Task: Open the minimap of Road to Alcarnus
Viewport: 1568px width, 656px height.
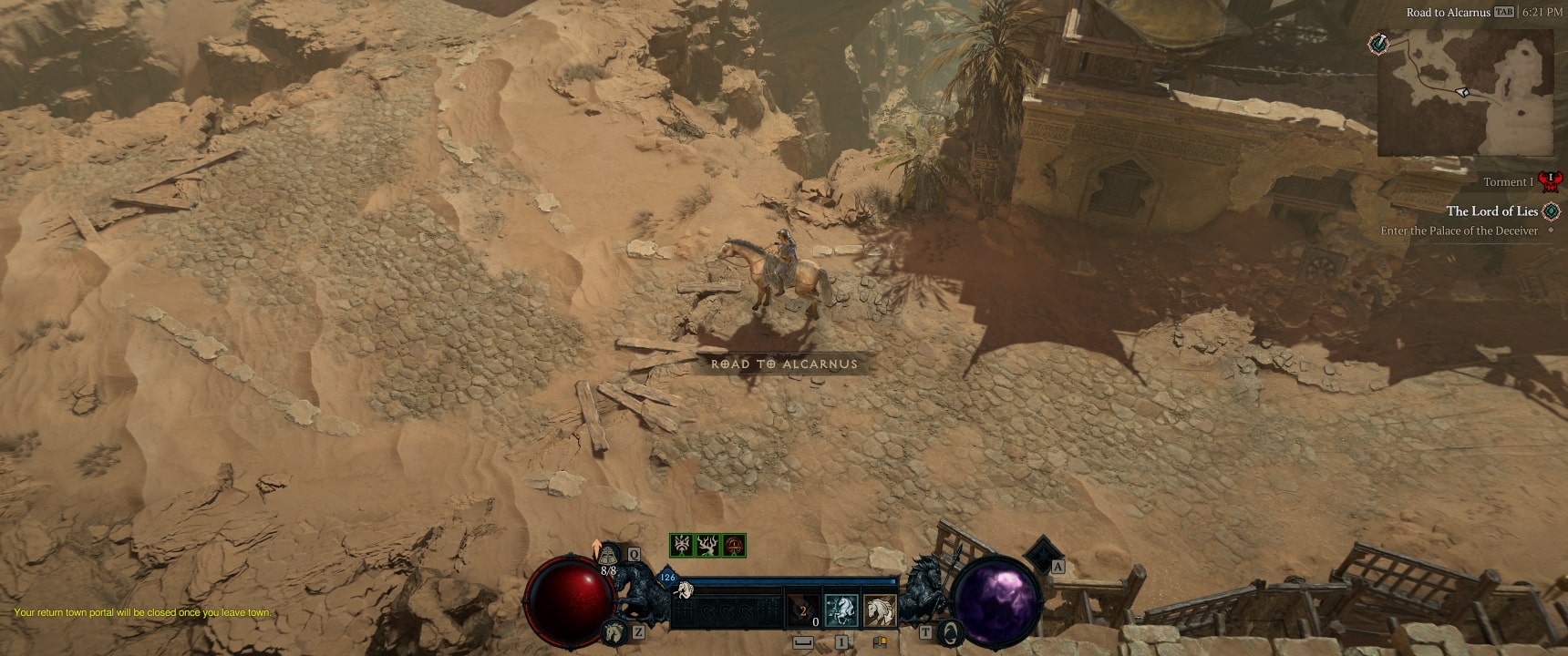Action: (x=1465, y=91)
